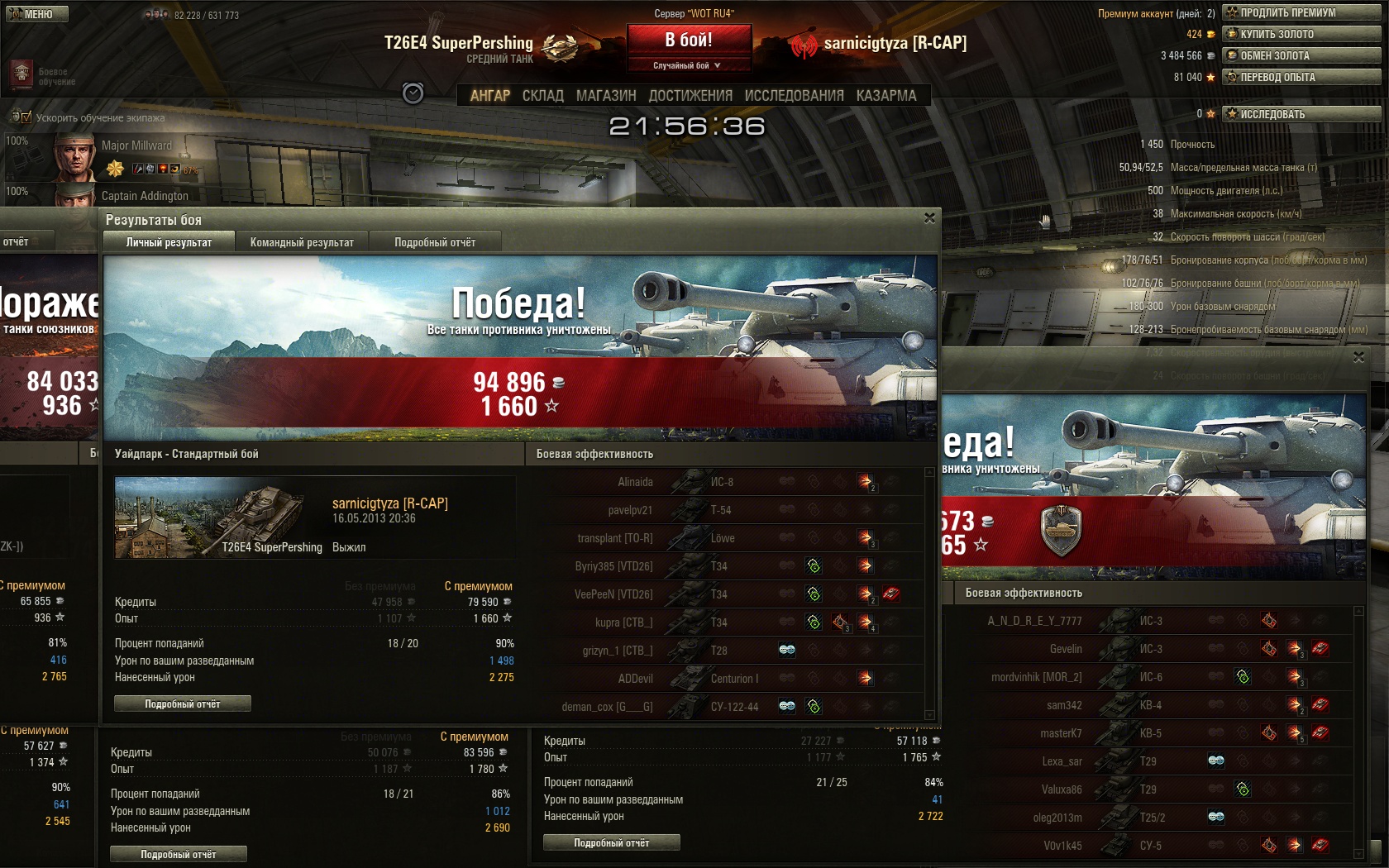Viewport: 1389px width, 868px height.
Task: Open the Подробный отчёт tab in battle results
Action: [435, 242]
